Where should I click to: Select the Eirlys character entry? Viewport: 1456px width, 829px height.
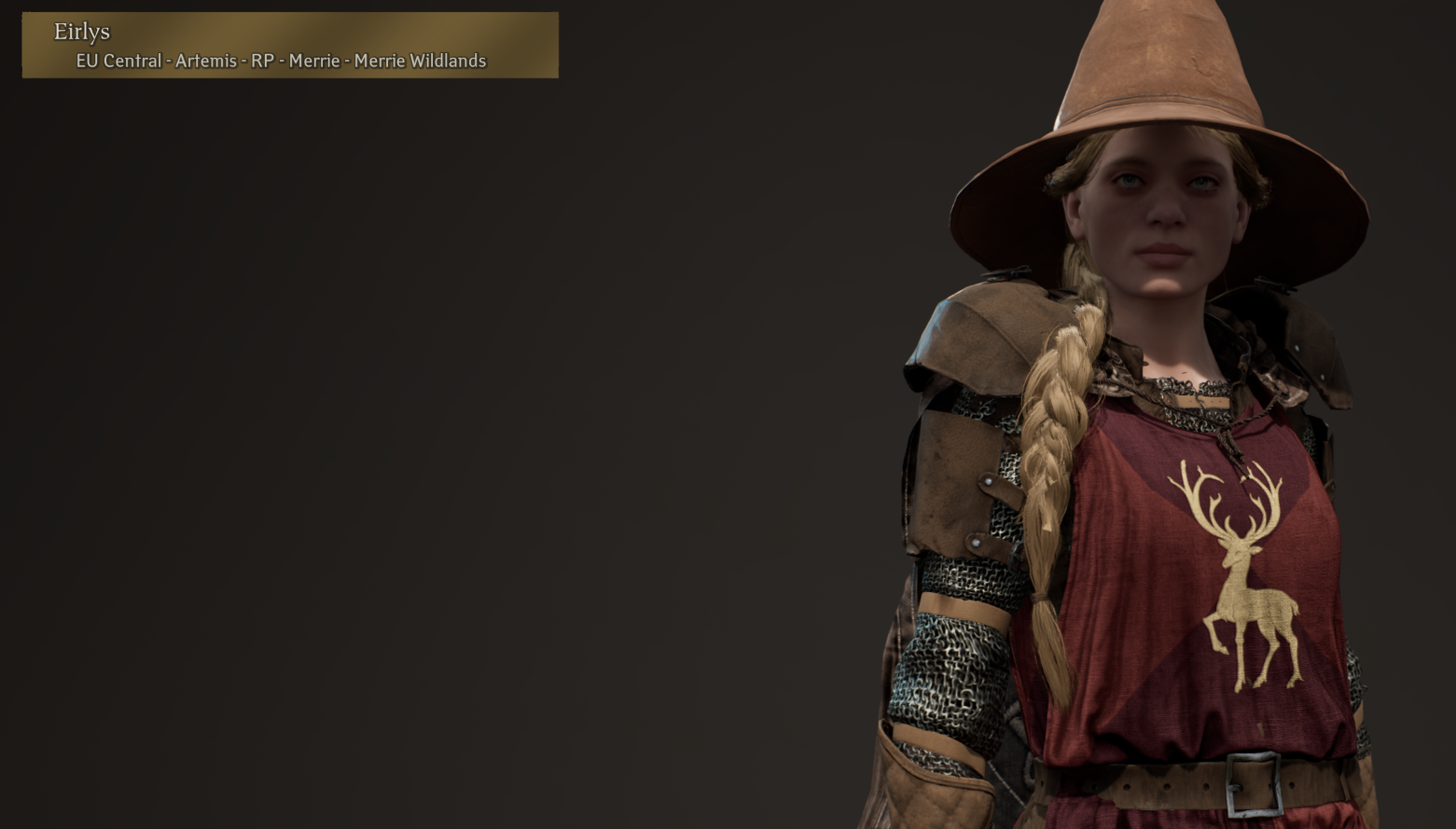pyautogui.click(x=290, y=46)
